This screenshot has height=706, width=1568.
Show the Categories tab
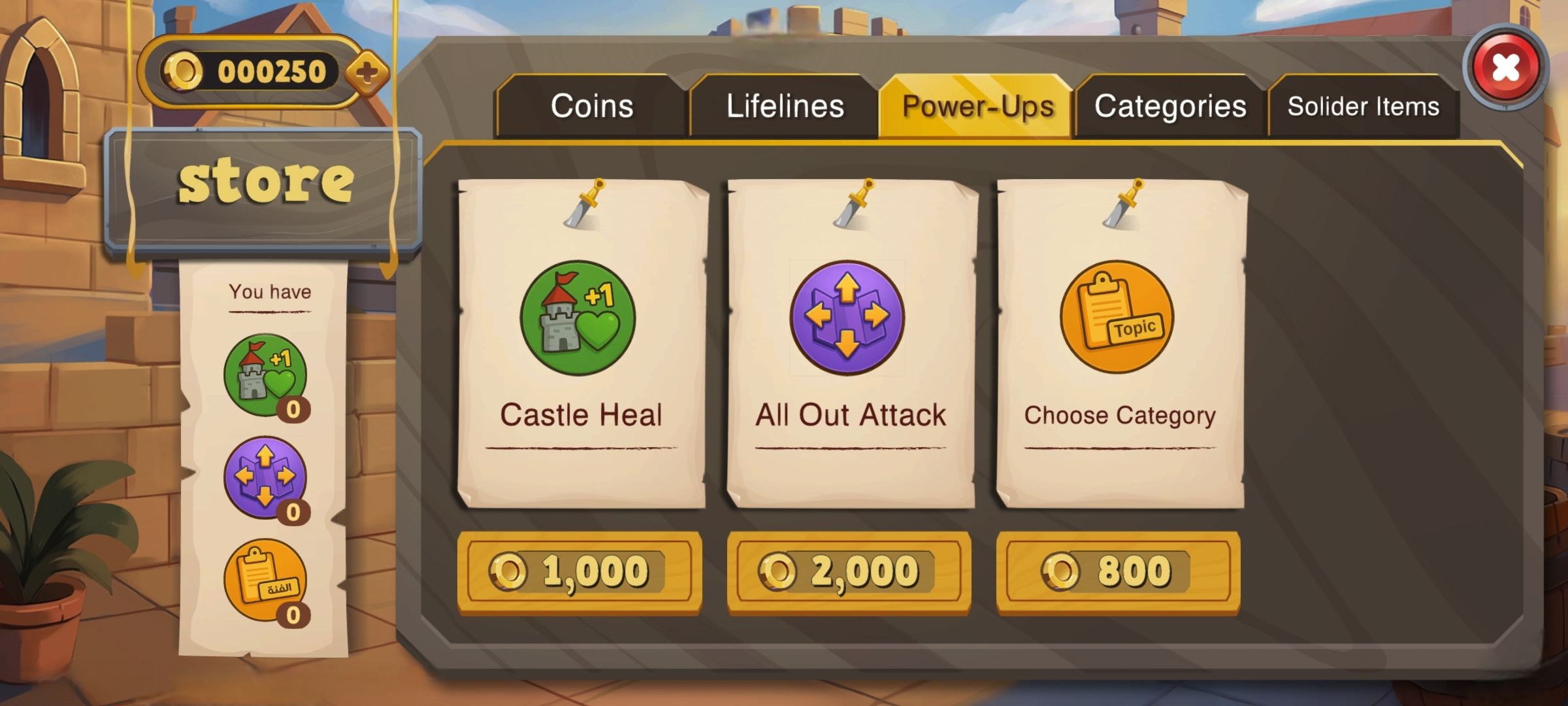(1170, 106)
